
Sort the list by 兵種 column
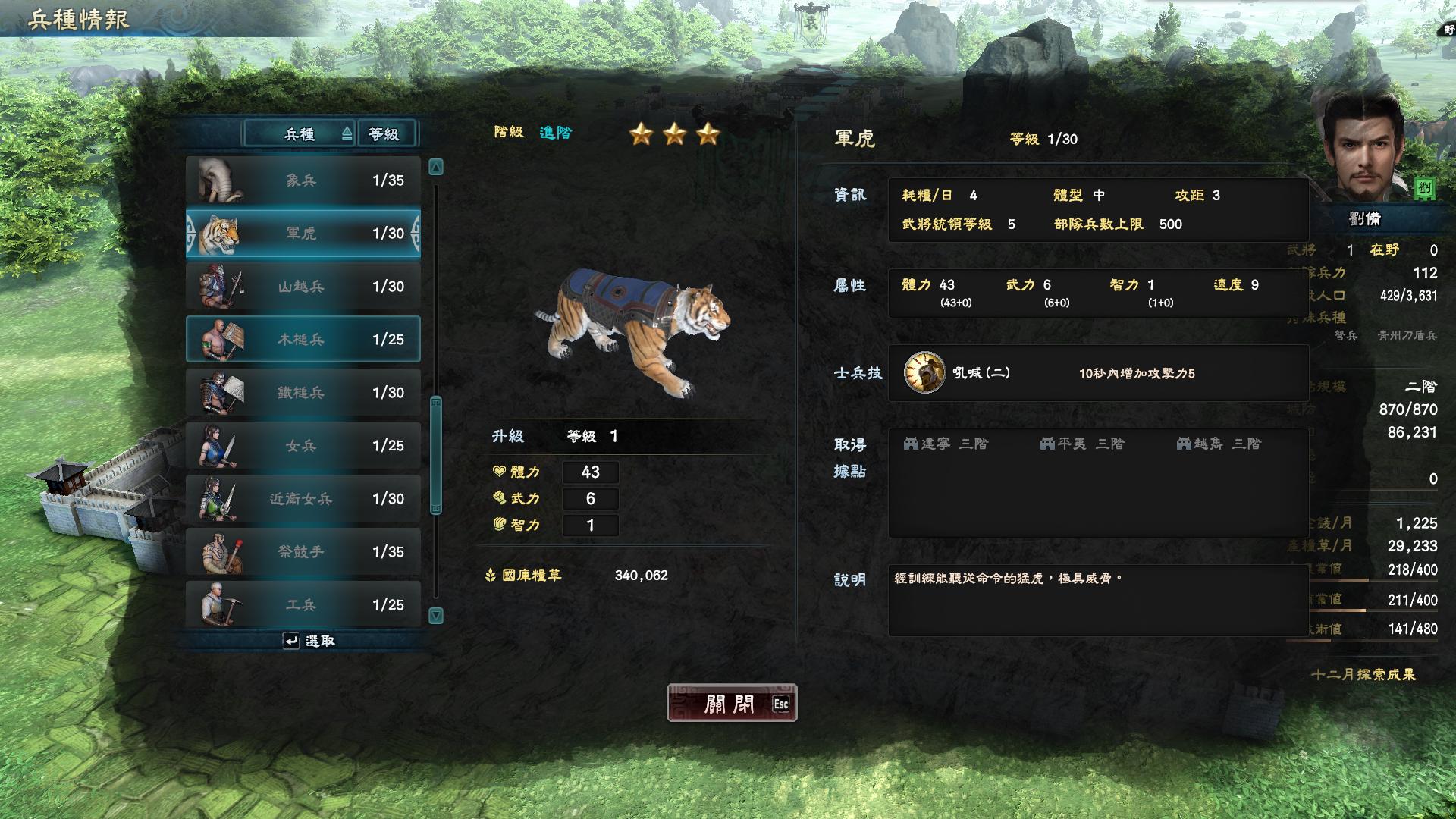coord(300,134)
